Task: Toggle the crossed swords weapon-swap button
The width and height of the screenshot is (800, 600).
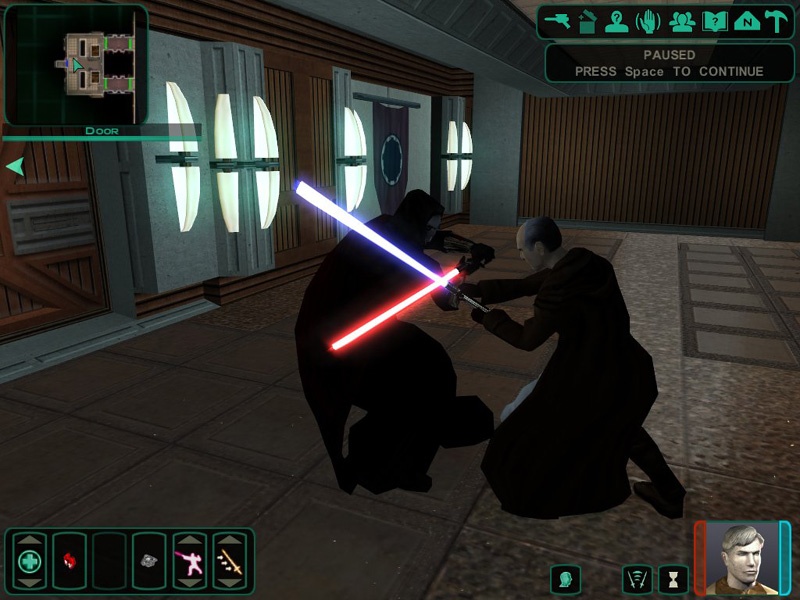Action: tap(637, 578)
